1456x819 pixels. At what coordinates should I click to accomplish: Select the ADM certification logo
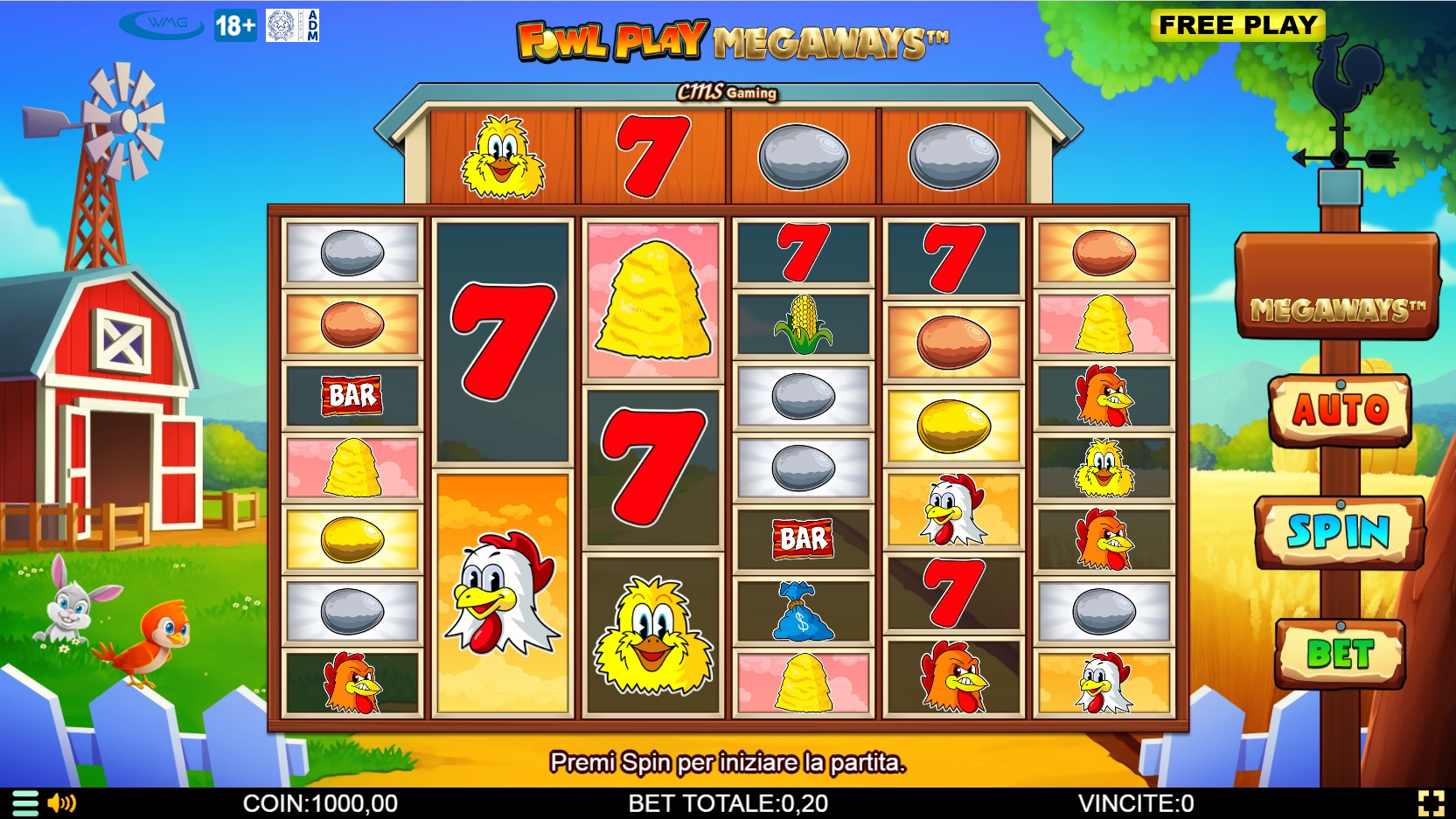click(x=294, y=24)
